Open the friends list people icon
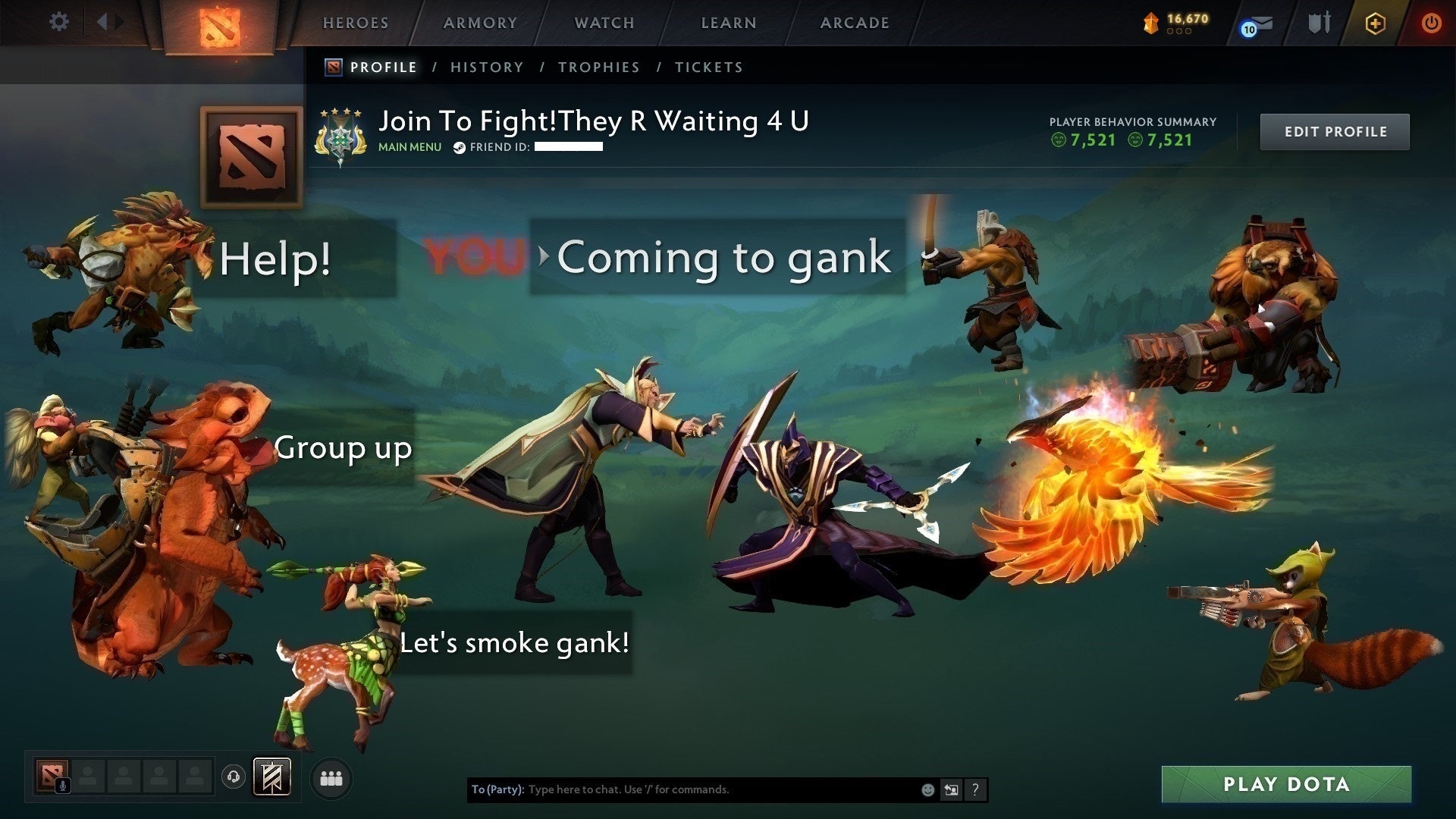This screenshot has width=1456, height=819. pyautogui.click(x=331, y=777)
